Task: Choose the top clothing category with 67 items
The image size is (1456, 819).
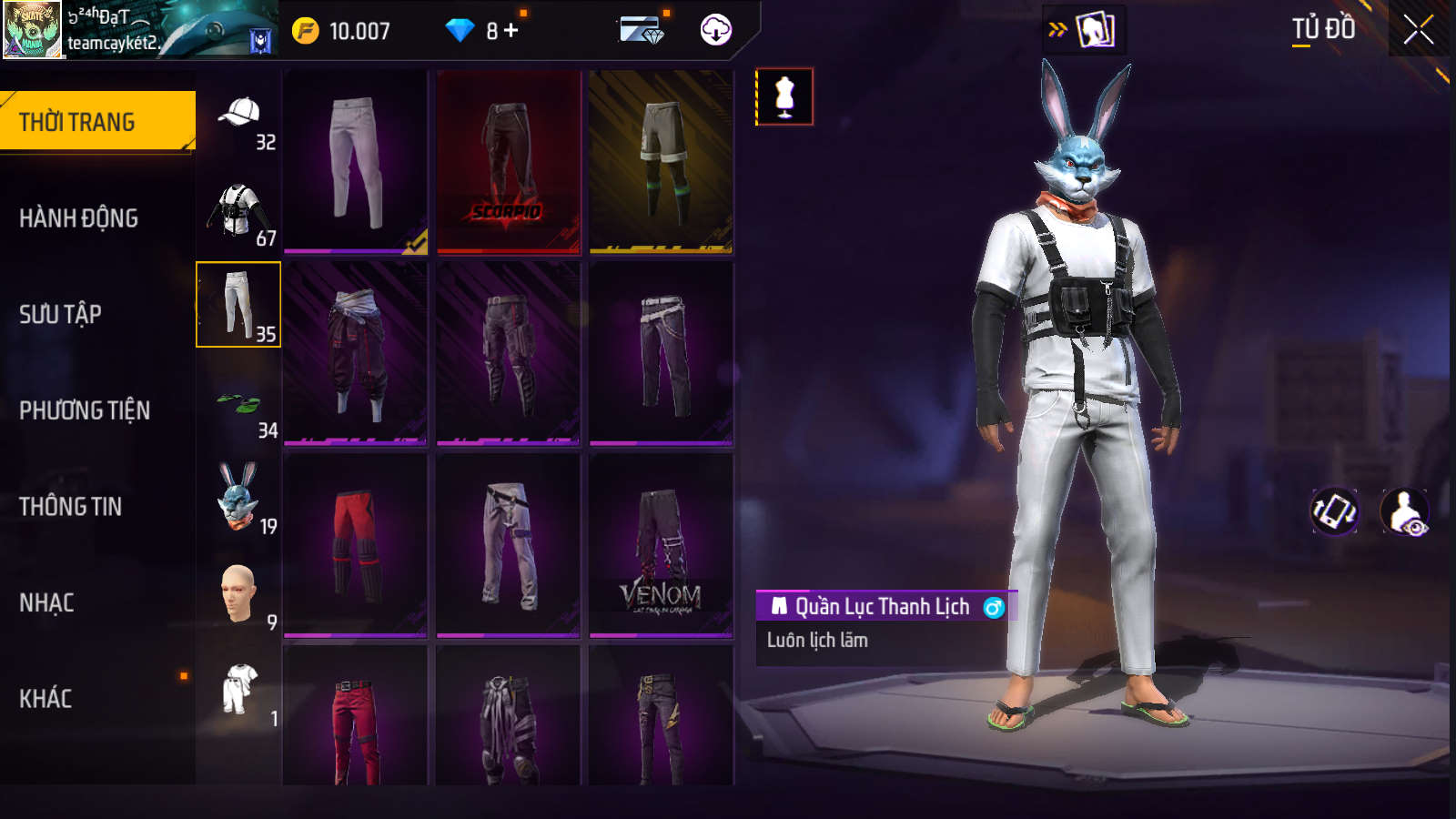Action: click(x=239, y=214)
